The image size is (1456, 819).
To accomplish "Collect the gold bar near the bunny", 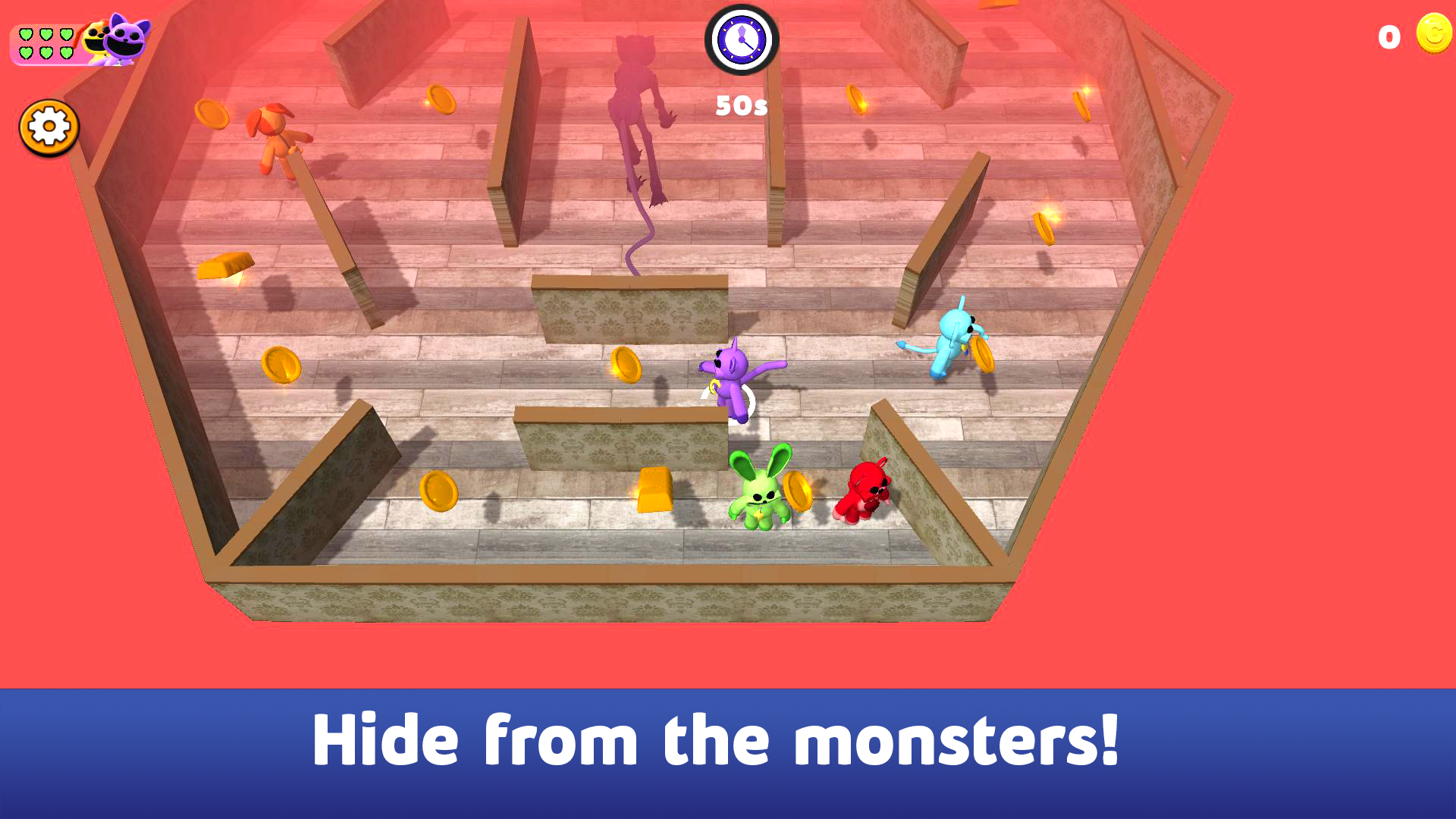I will pyautogui.click(x=656, y=489).
